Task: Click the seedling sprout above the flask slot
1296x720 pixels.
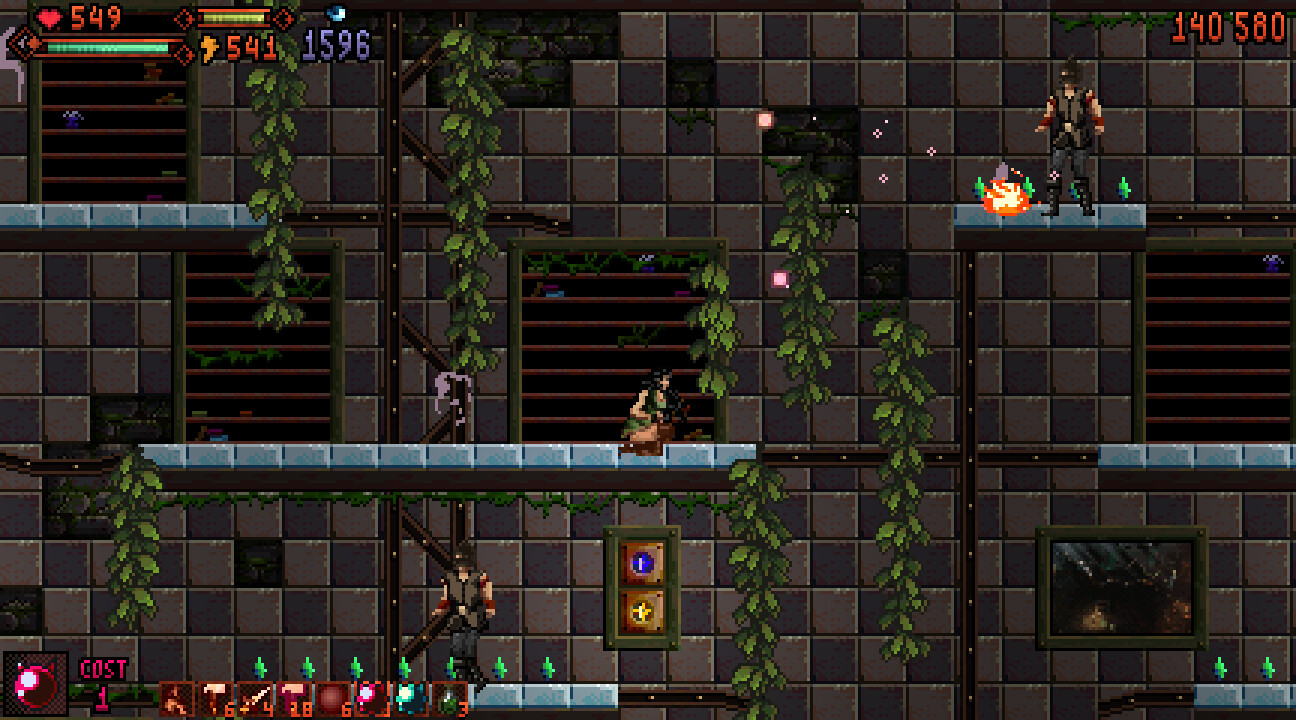Action: [449, 668]
